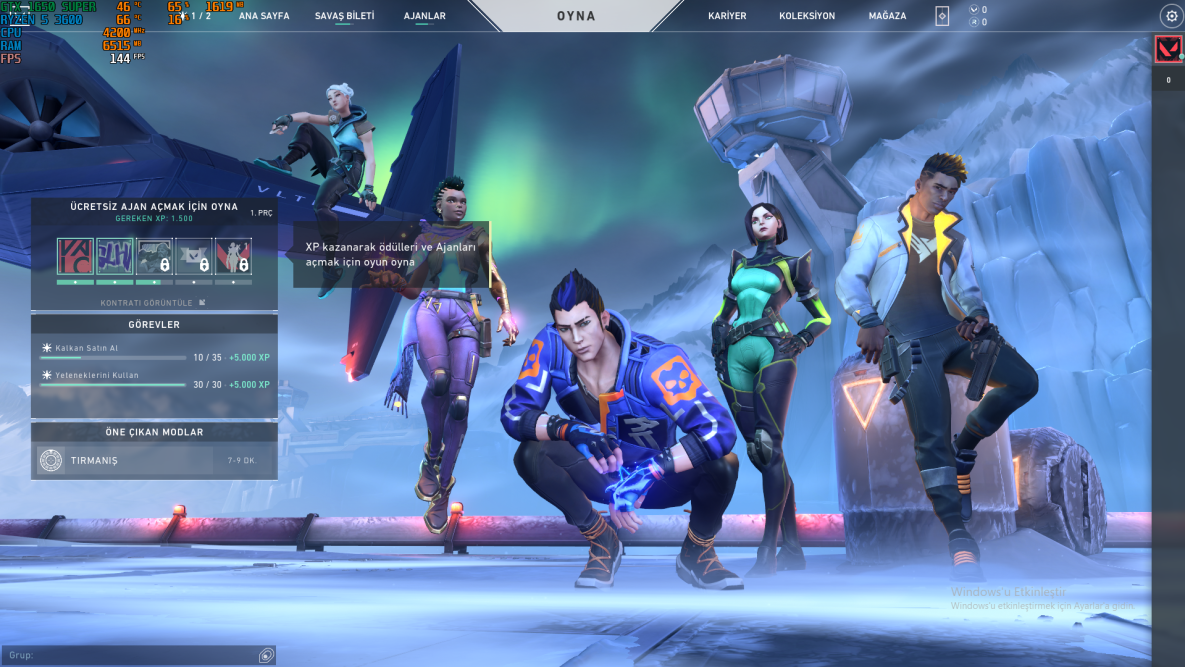View the KOLEKSİYON tab

pyautogui.click(x=807, y=16)
